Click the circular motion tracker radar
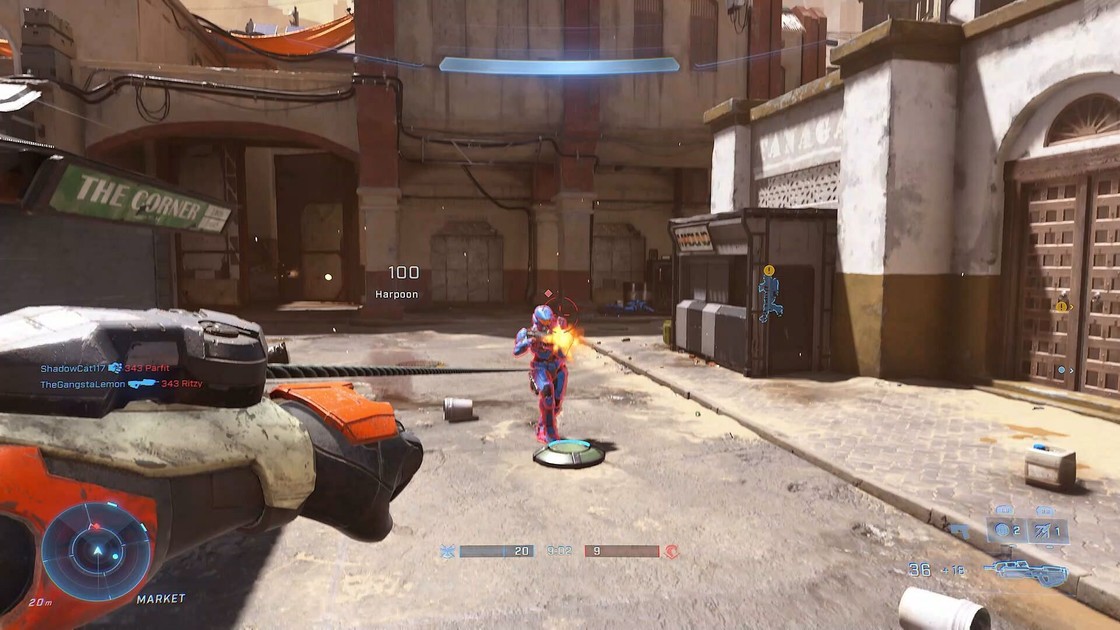This screenshot has height=630, width=1120. tap(96, 551)
